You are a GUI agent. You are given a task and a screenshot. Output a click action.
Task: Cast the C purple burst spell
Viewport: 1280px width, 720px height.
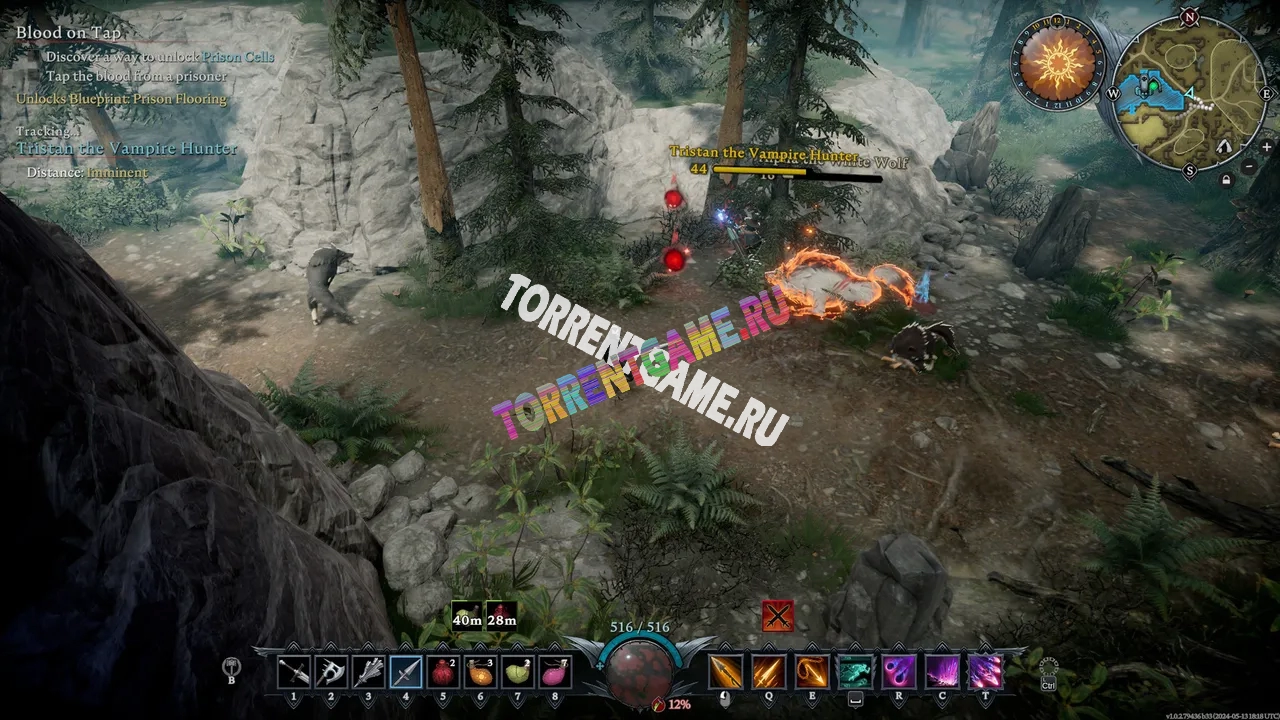[x=942, y=671]
